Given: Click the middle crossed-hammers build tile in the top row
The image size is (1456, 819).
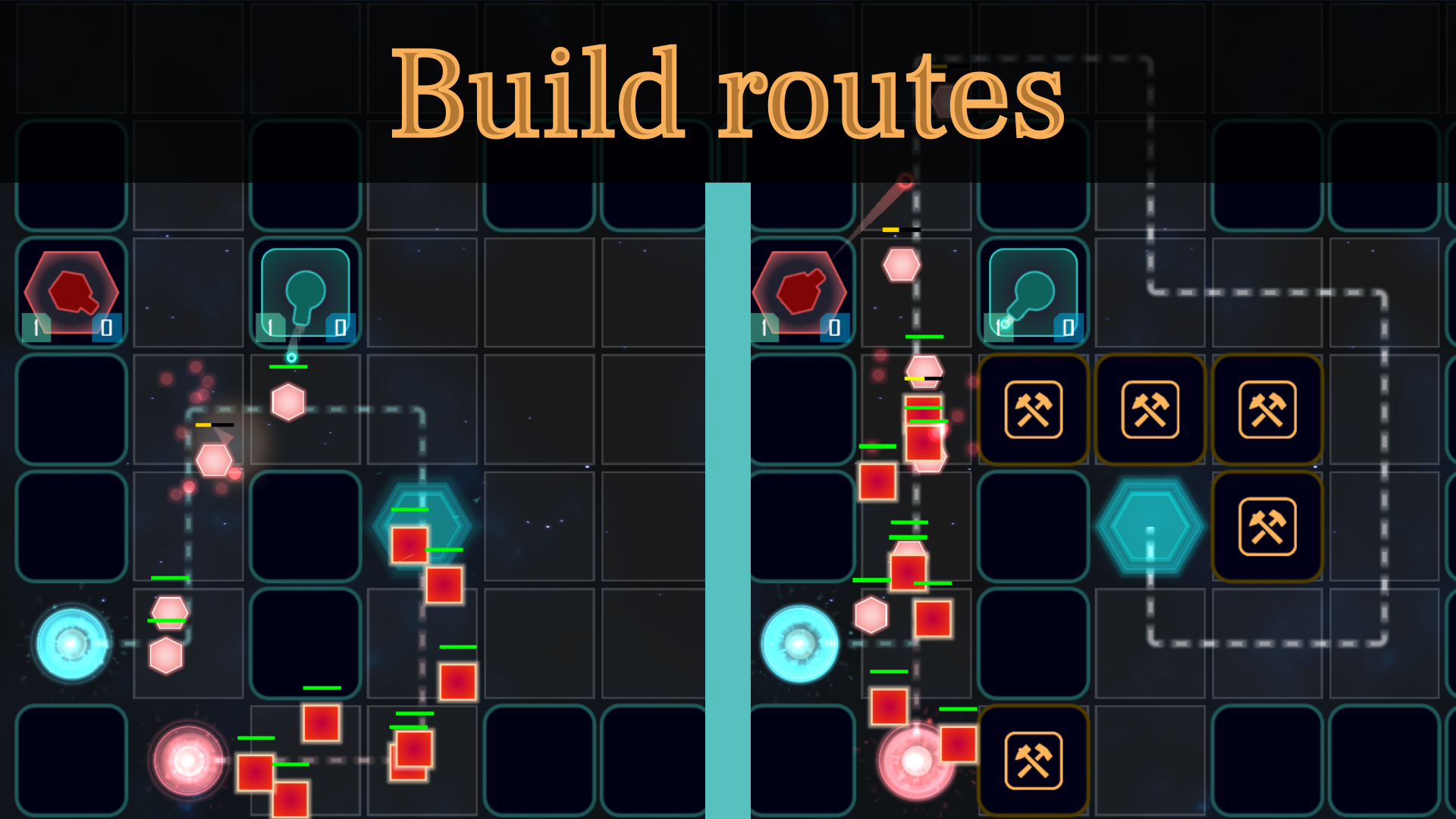Looking at the screenshot, I should (1150, 409).
